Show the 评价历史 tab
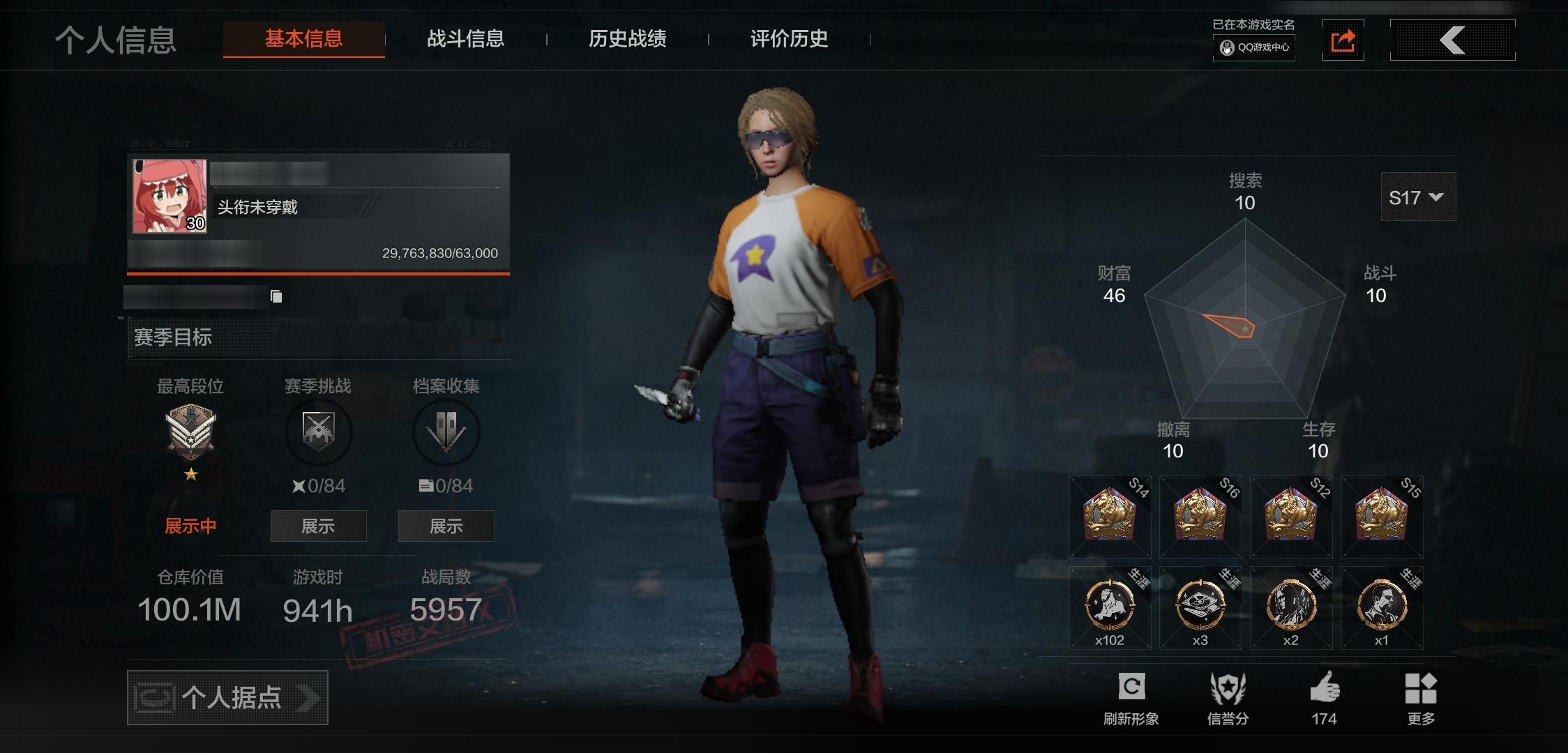The height and width of the screenshot is (753, 1568). point(789,39)
